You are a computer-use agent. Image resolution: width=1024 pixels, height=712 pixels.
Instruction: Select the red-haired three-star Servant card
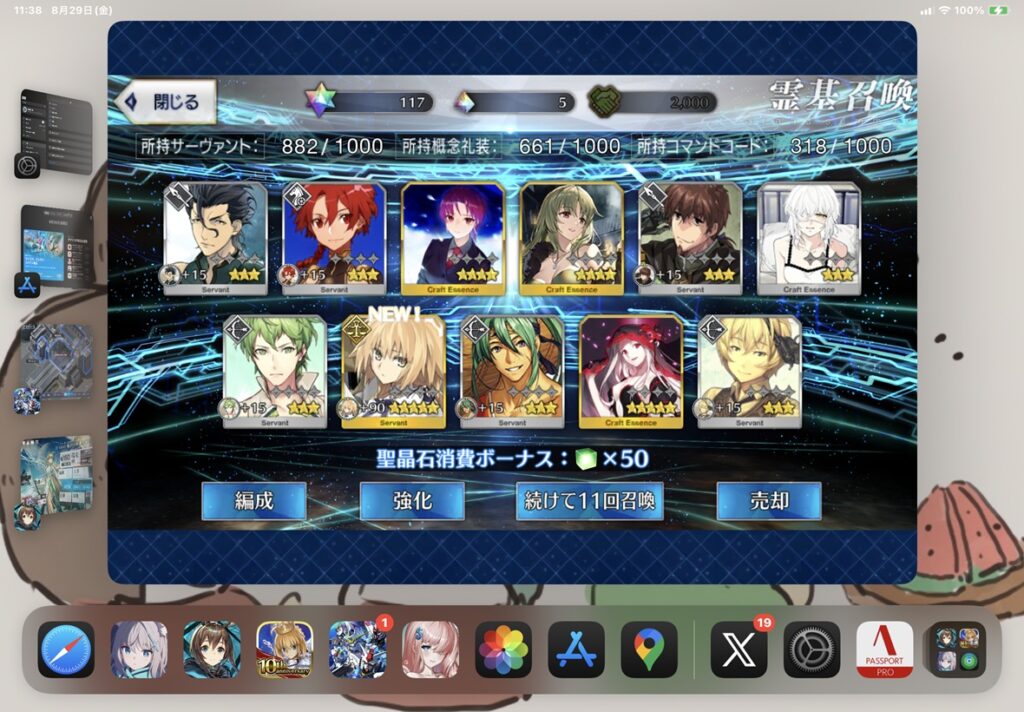334,239
